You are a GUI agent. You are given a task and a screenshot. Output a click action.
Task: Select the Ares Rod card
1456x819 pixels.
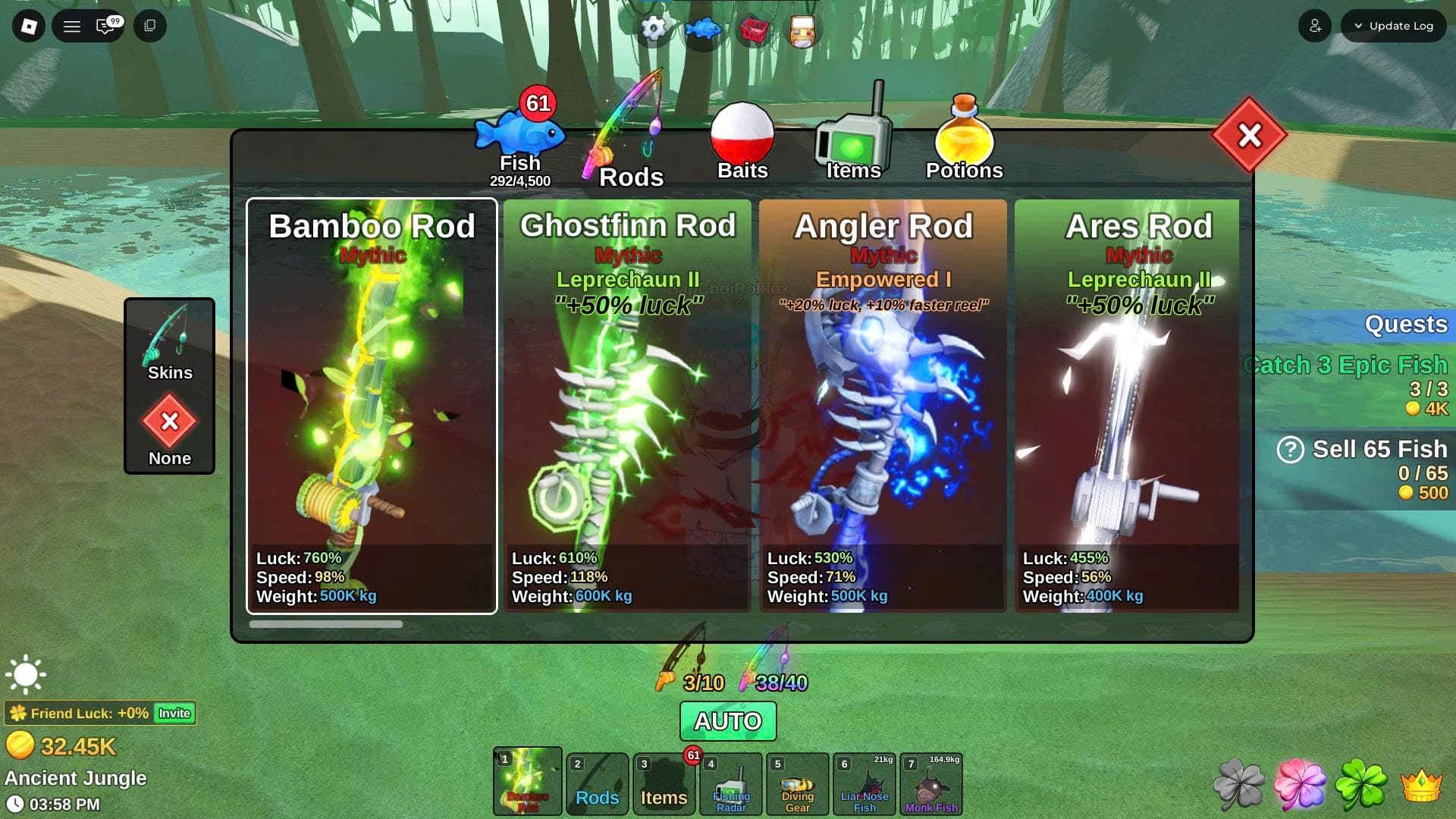coord(1127,406)
